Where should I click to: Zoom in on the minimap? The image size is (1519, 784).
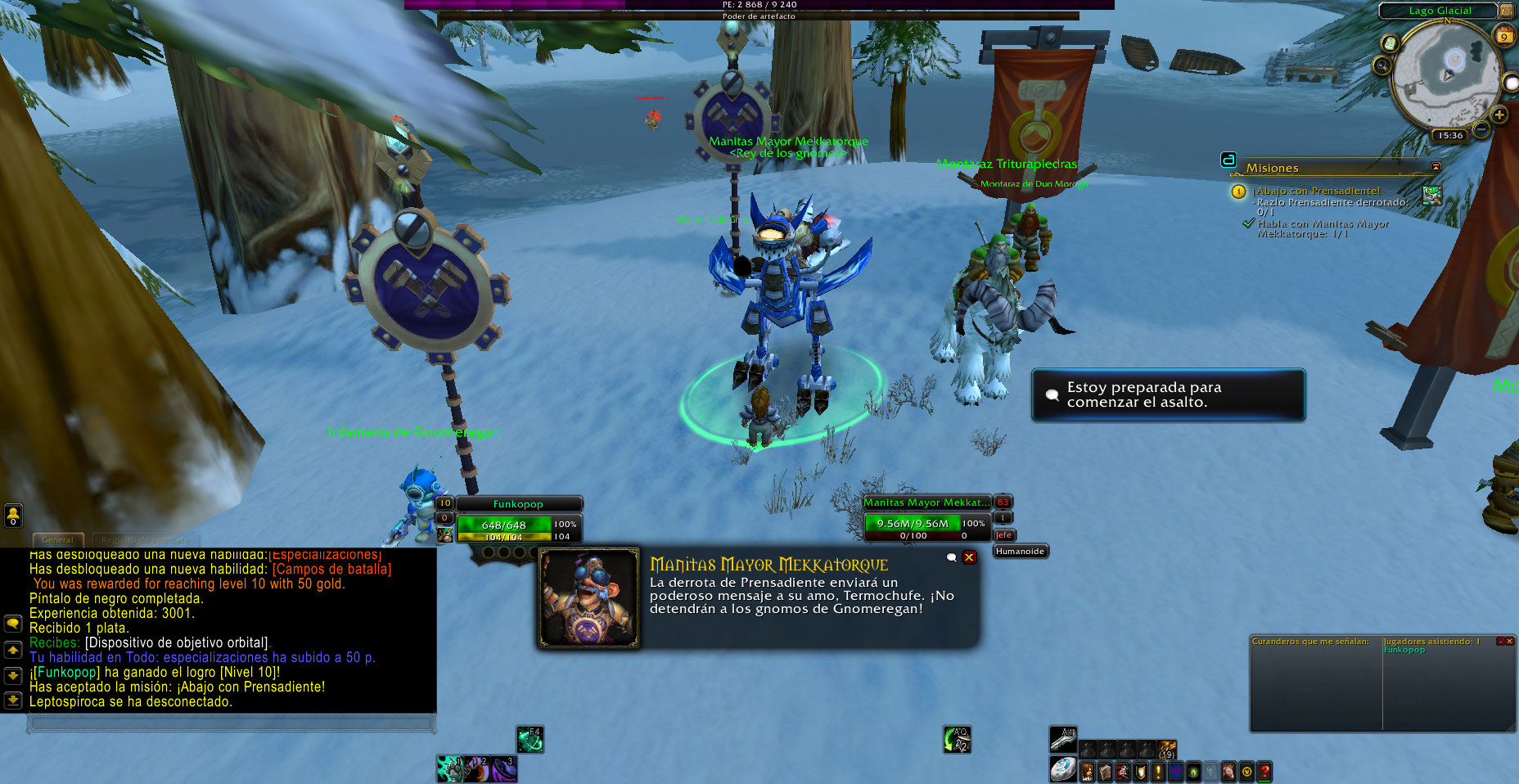[x=1499, y=115]
